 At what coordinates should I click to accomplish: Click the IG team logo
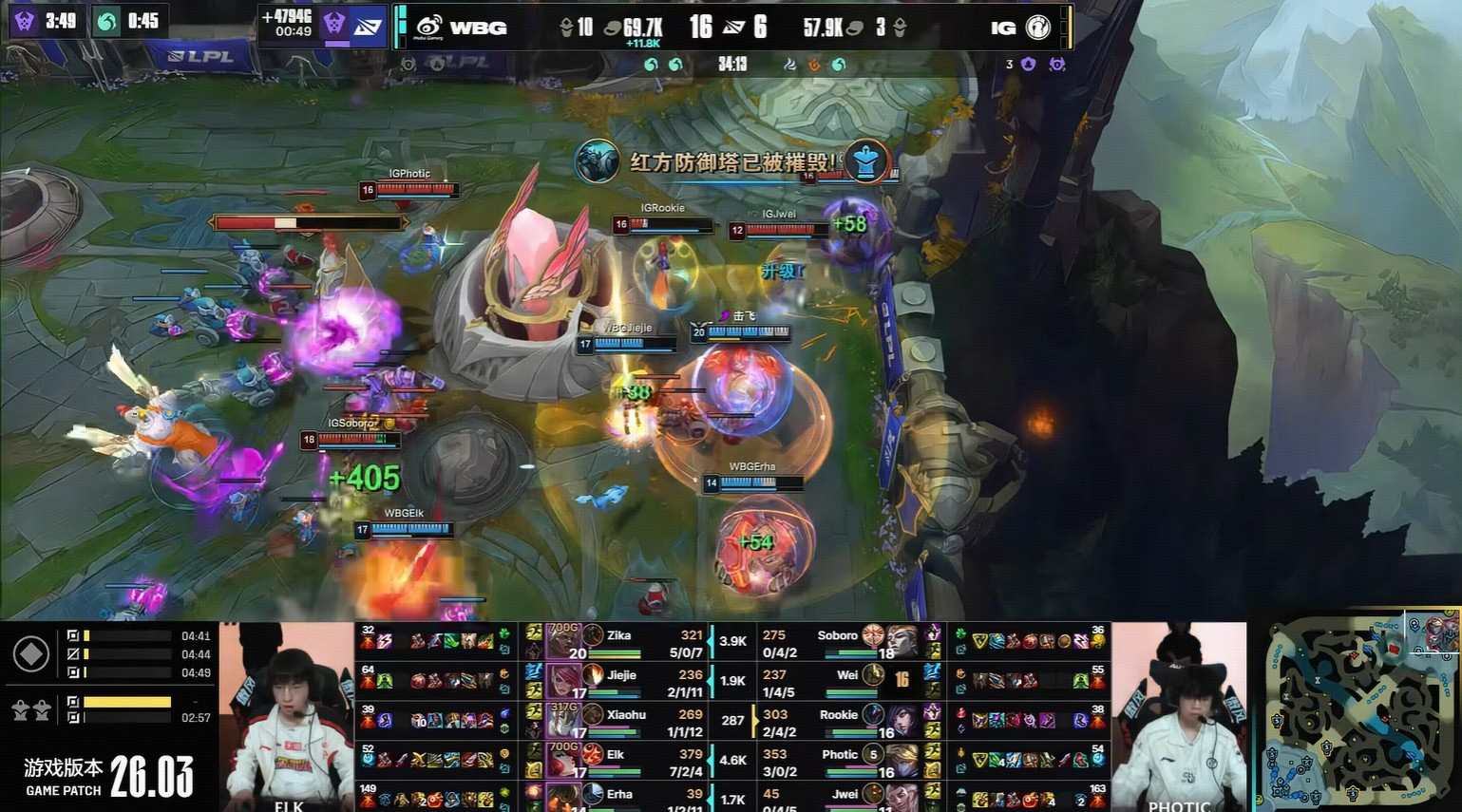point(1038,28)
